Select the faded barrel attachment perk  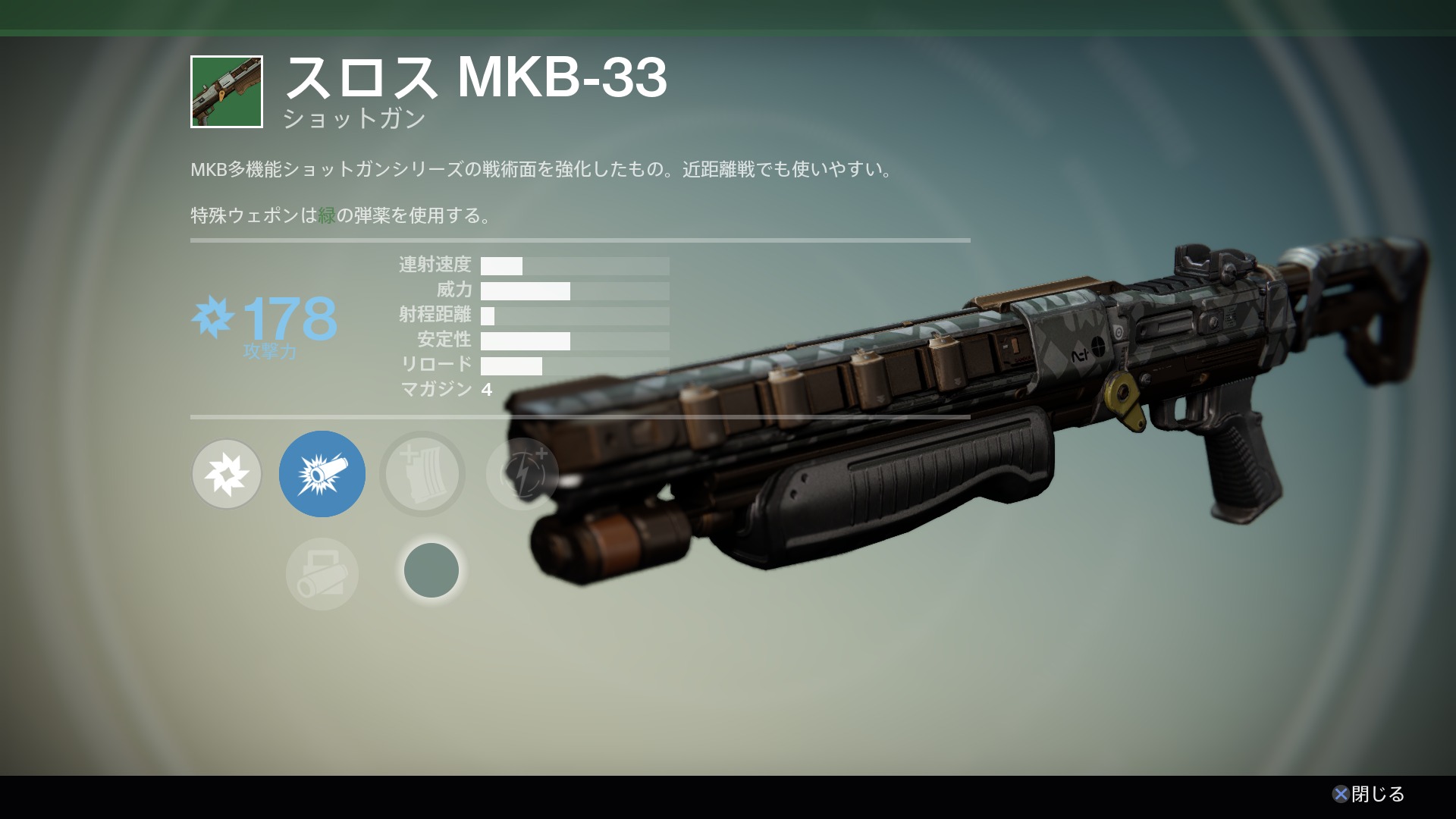(x=322, y=574)
